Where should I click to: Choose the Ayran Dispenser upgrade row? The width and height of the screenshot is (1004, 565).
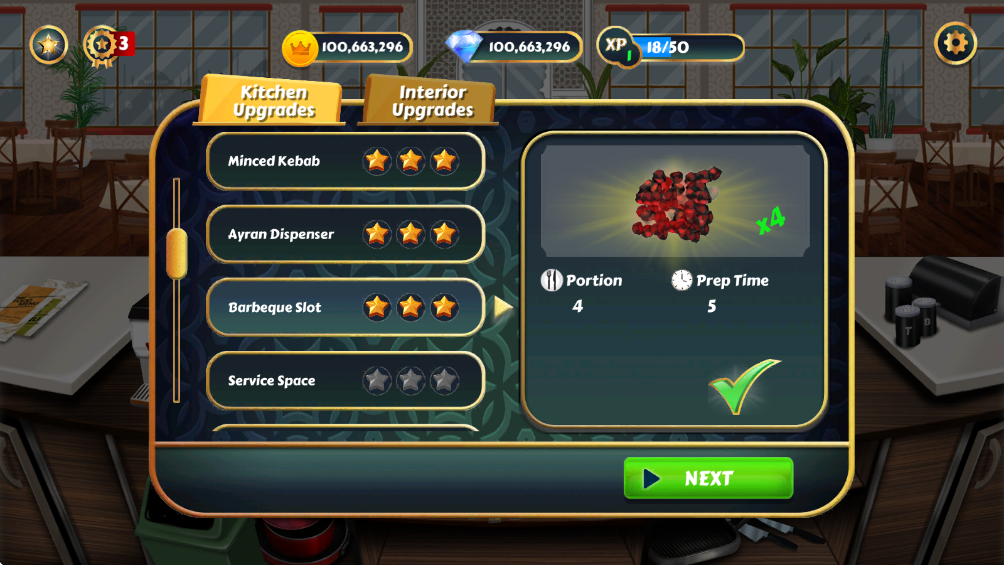click(x=345, y=234)
